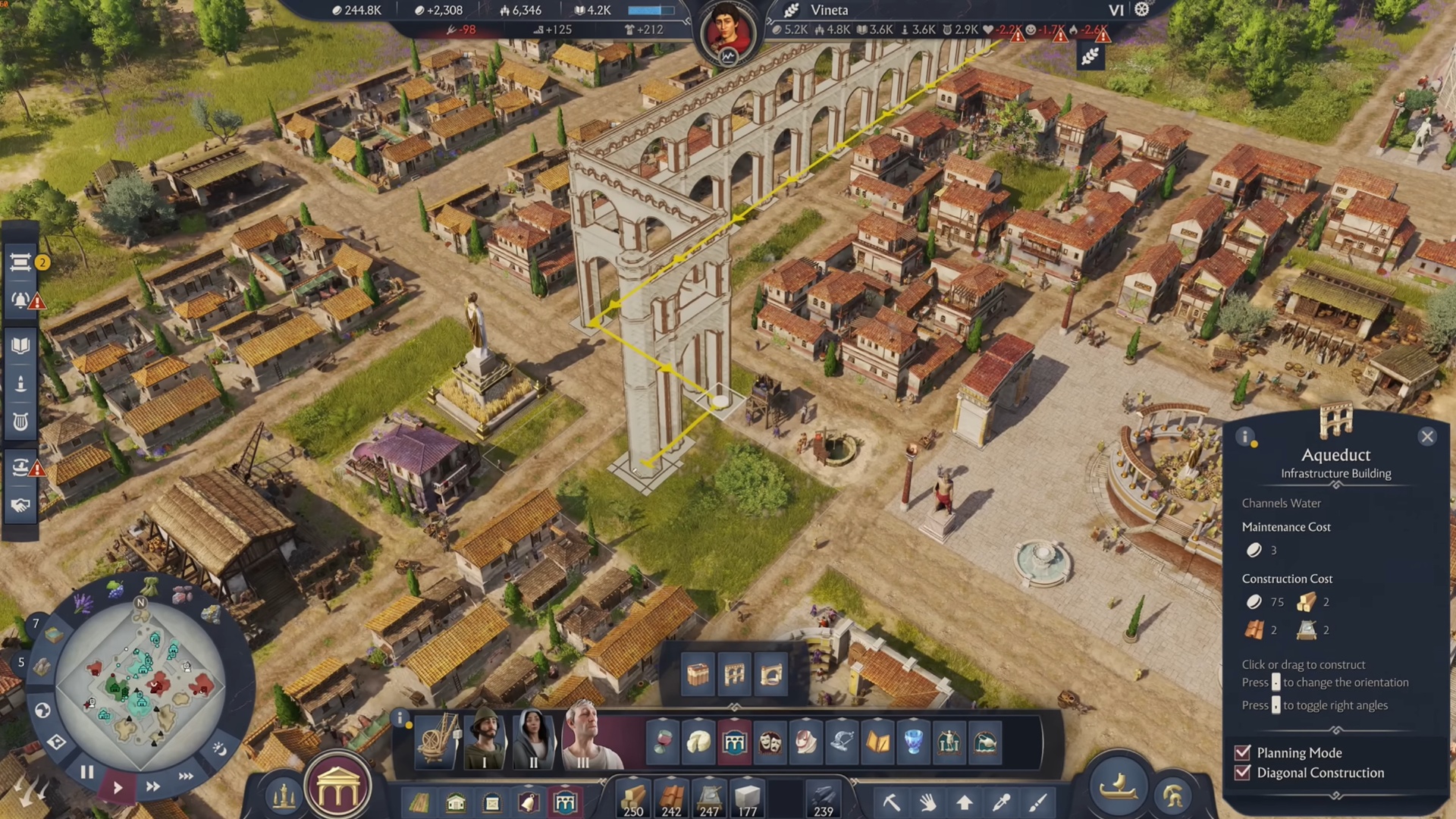Disable Diagonal Construction

(x=1241, y=773)
